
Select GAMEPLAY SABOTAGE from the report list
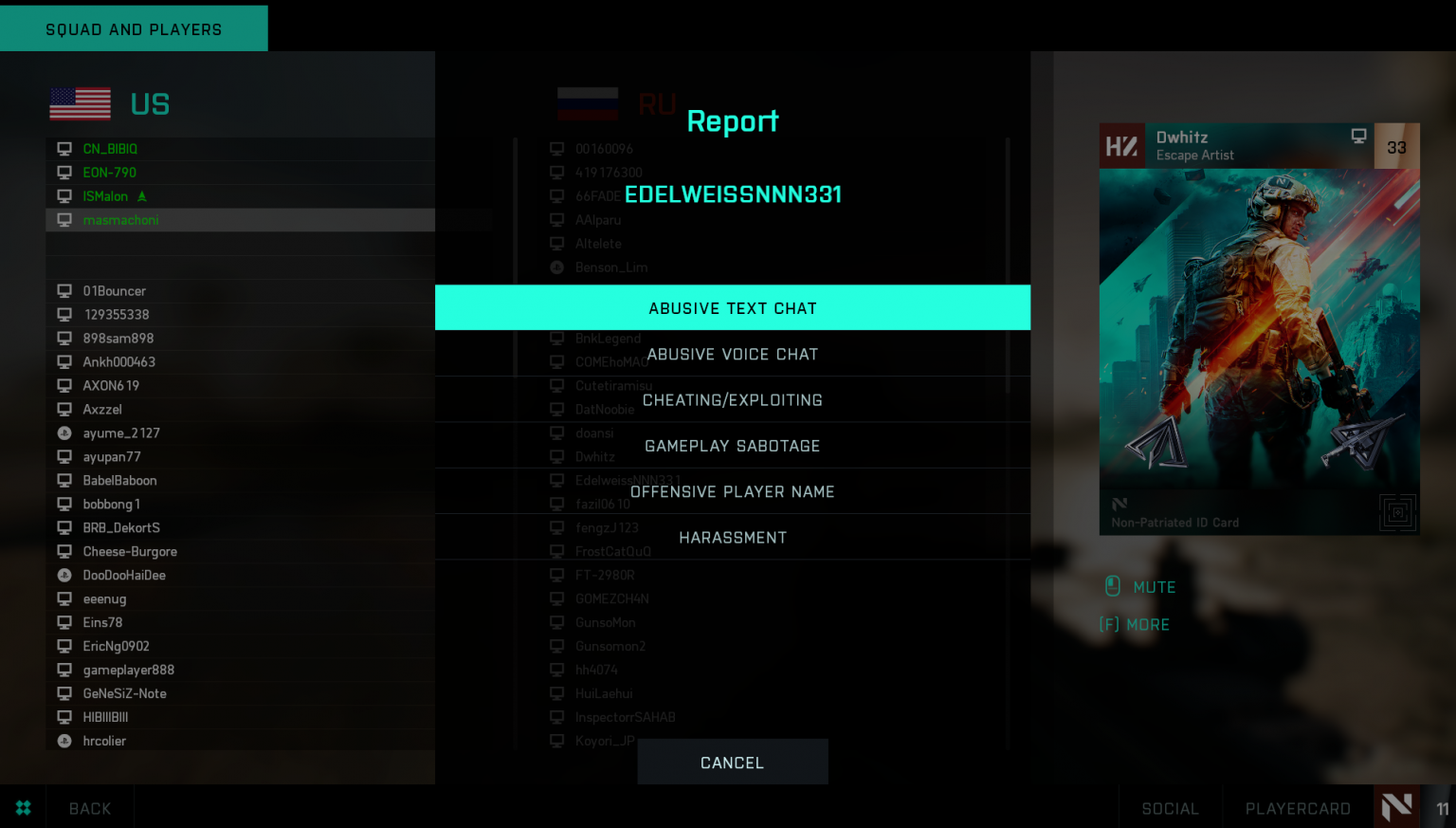(x=732, y=445)
